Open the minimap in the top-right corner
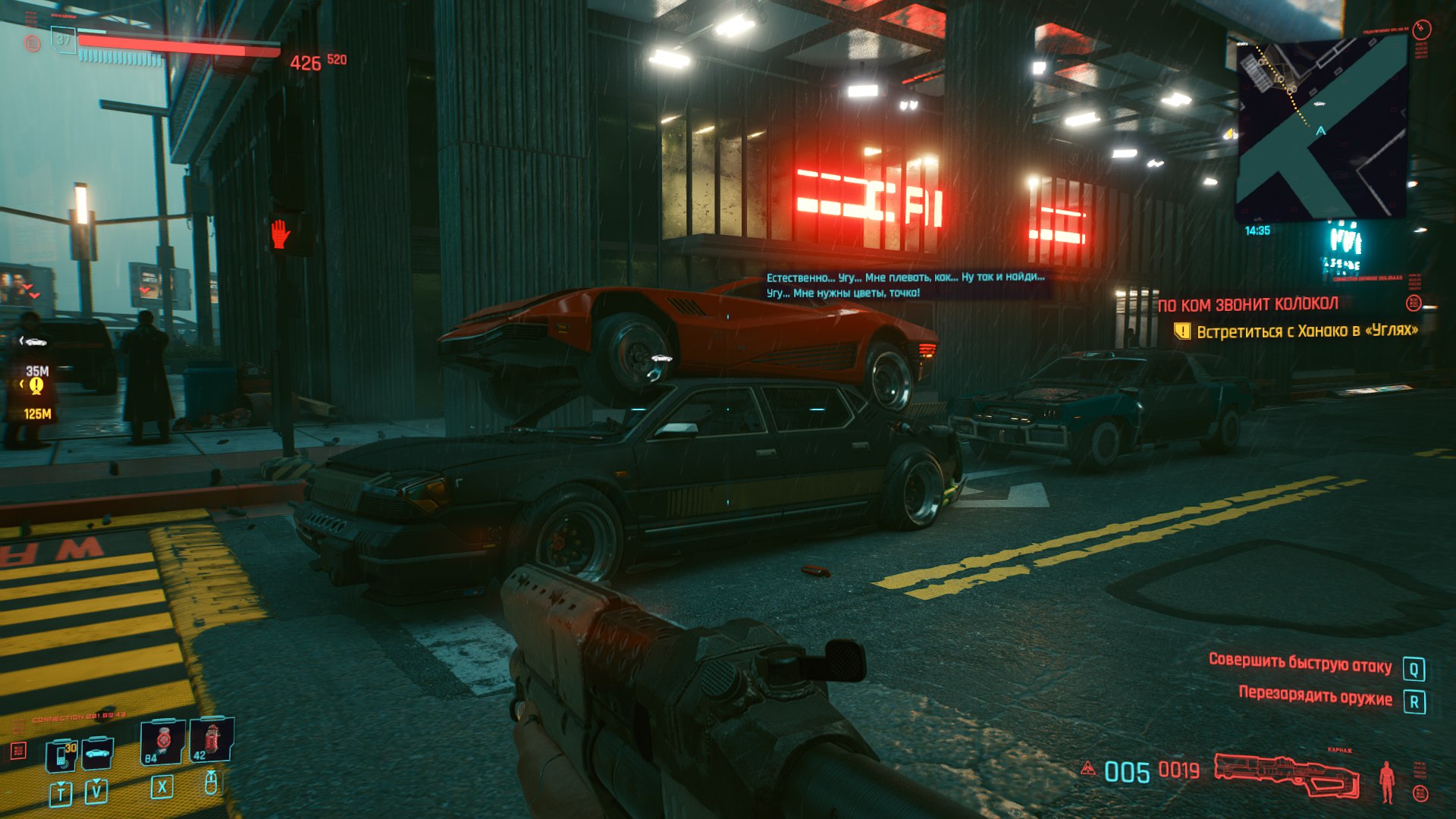Screen dimensions: 1456x819 click(x=1321, y=129)
